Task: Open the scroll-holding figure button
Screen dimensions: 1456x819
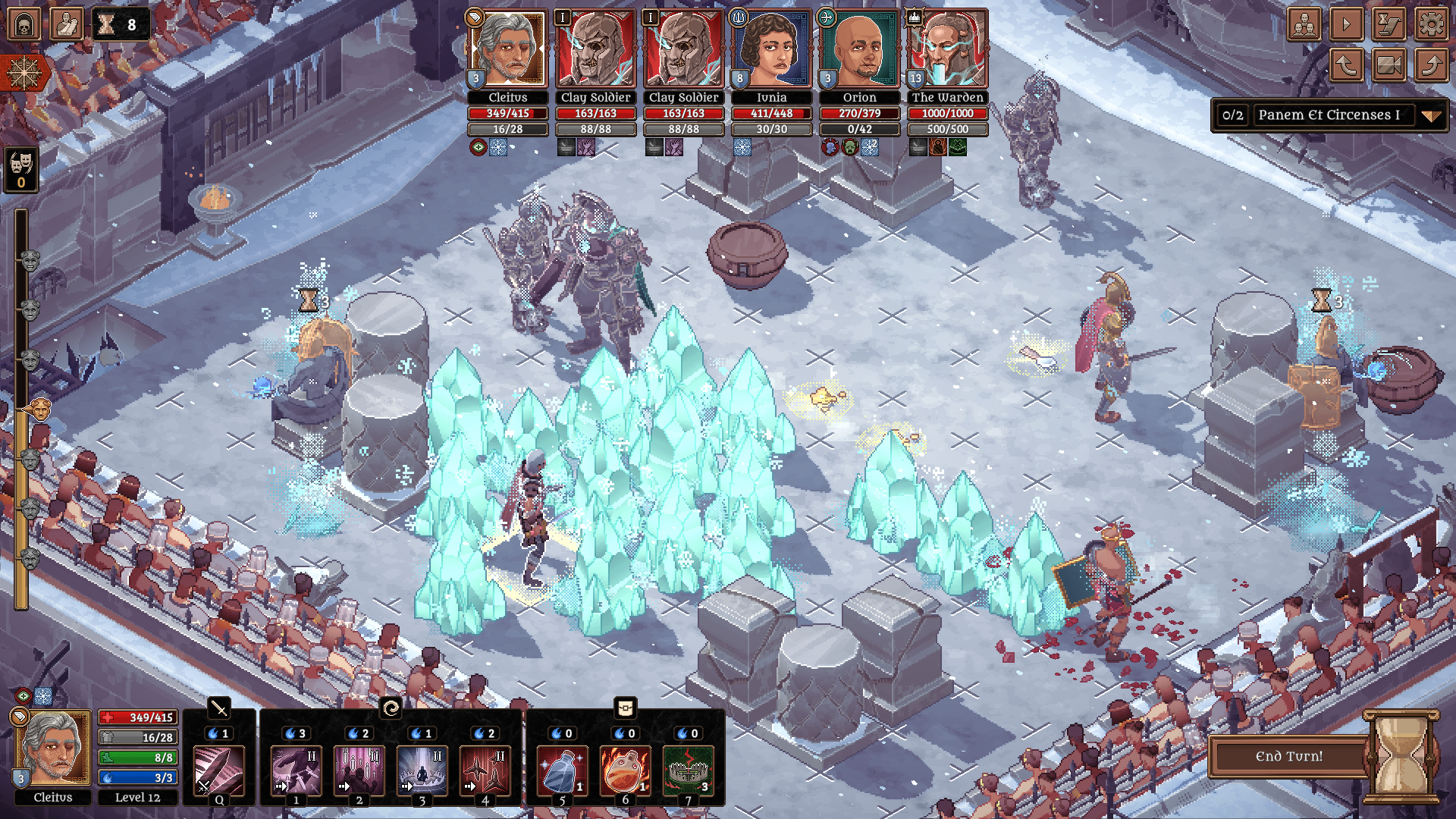Action: point(66,24)
